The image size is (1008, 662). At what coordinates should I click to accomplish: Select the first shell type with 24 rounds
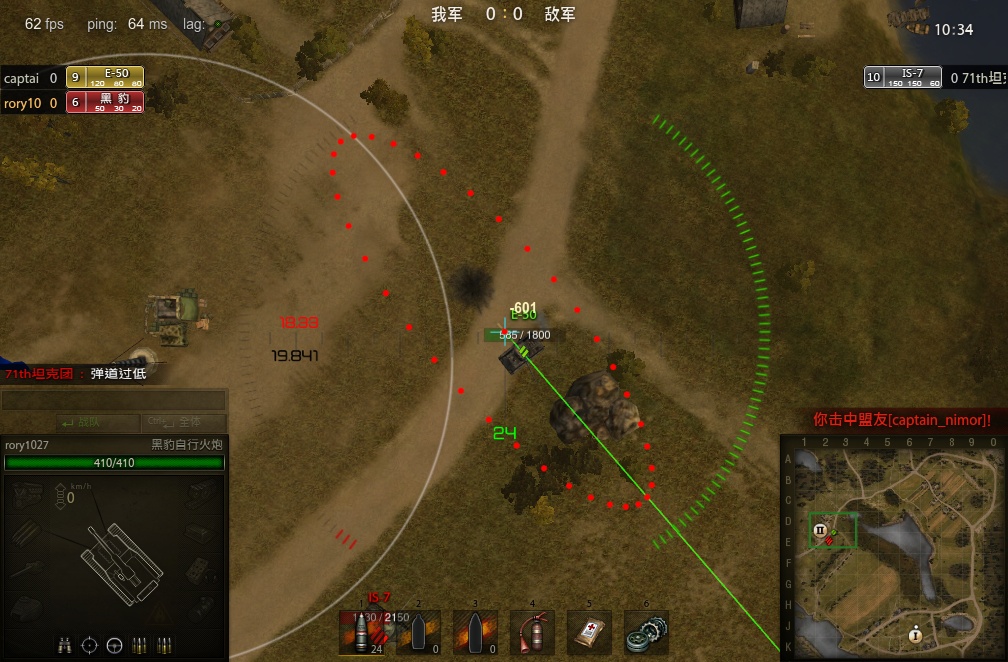pyautogui.click(x=362, y=634)
